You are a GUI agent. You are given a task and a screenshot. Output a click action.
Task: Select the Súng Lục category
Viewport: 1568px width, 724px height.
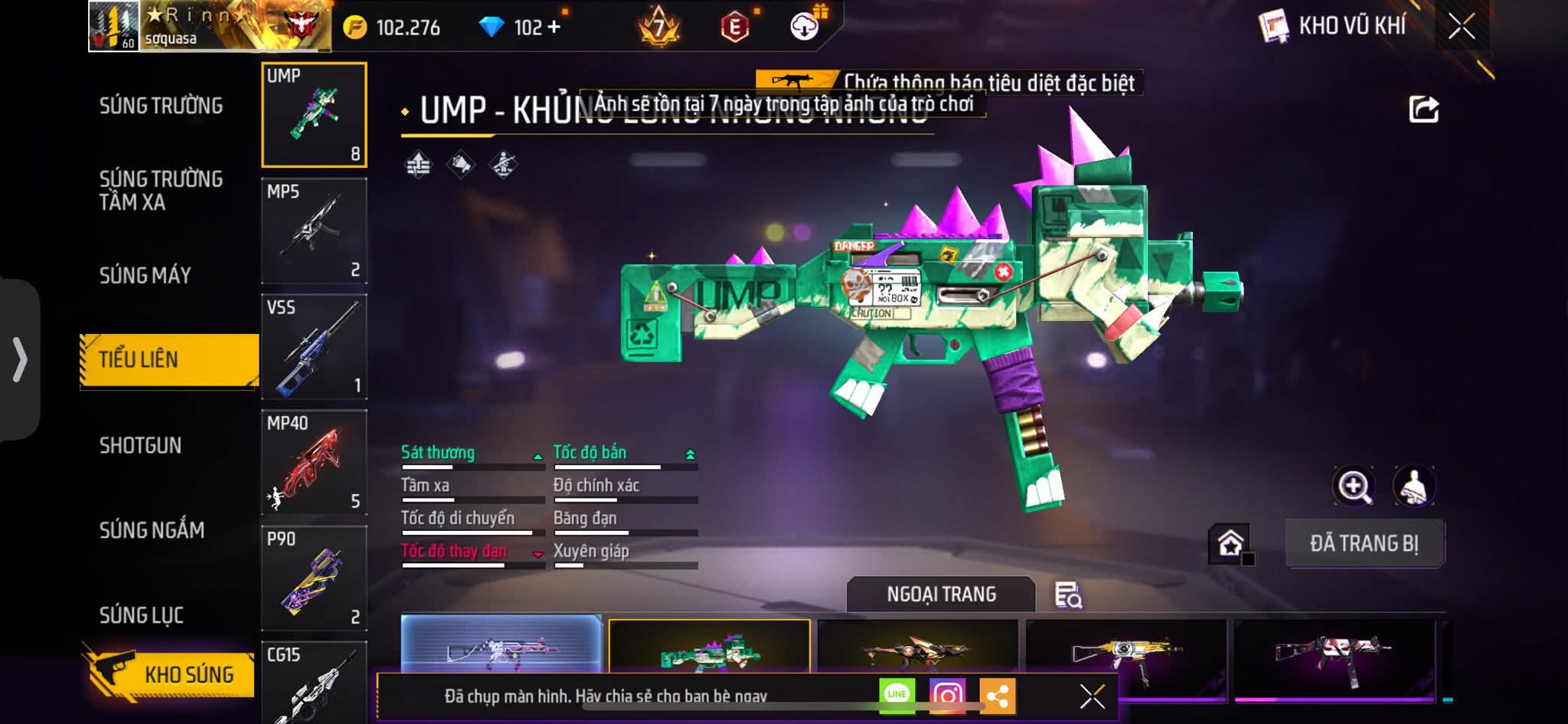[x=142, y=614]
